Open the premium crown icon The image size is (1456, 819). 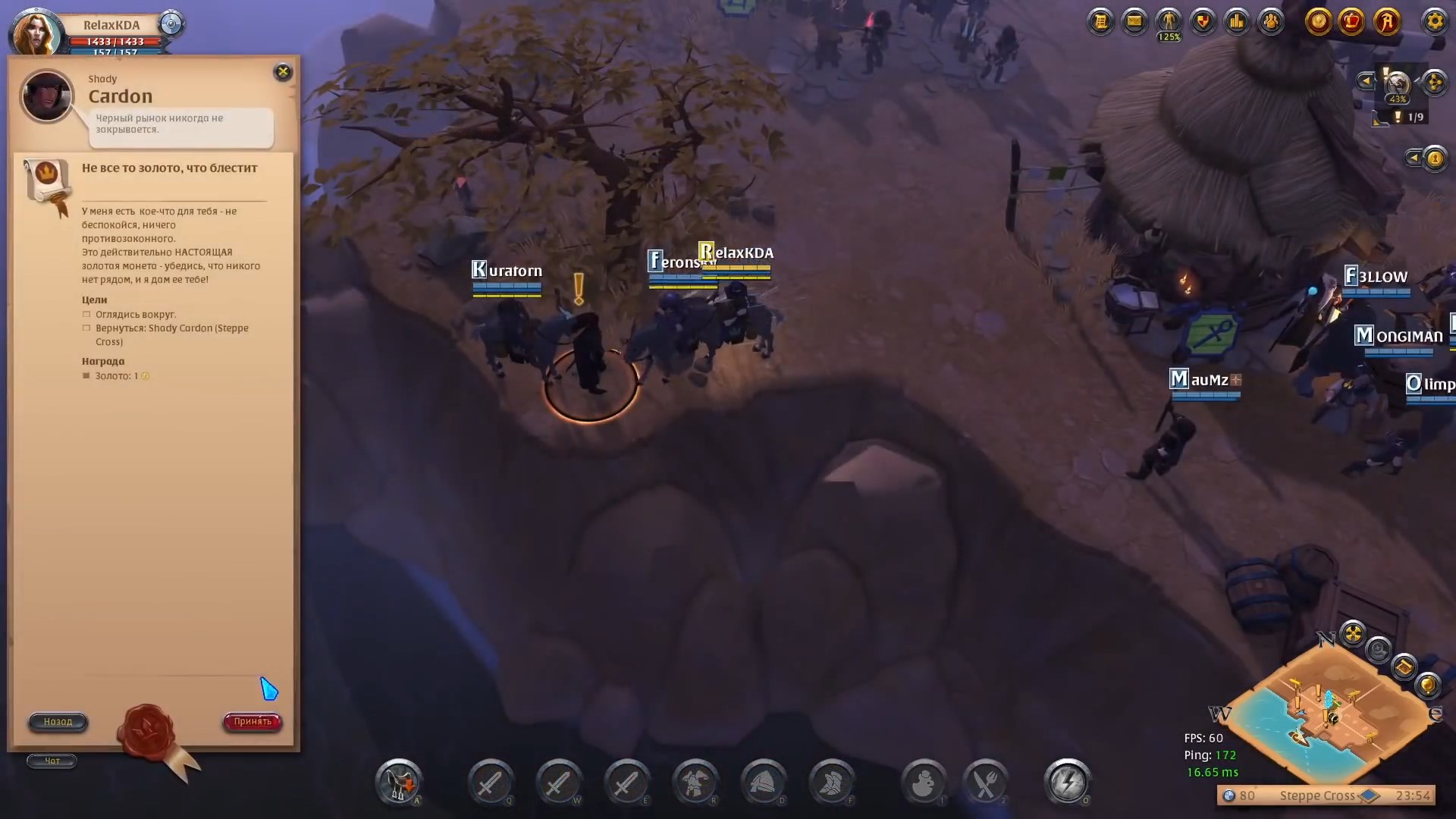click(1351, 21)
